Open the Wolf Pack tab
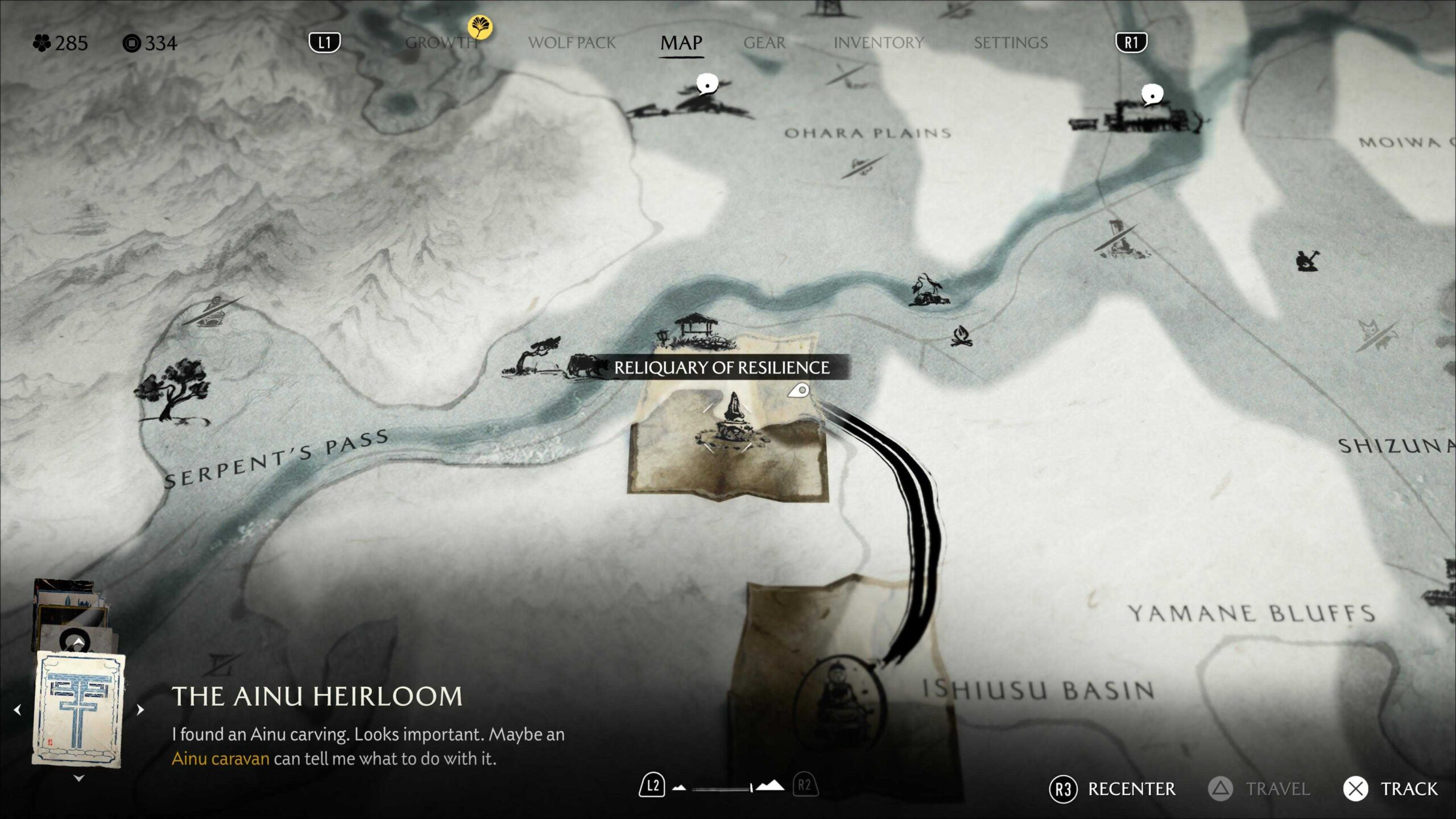The height and width of the screenshot is (819, 1456). 572,43
